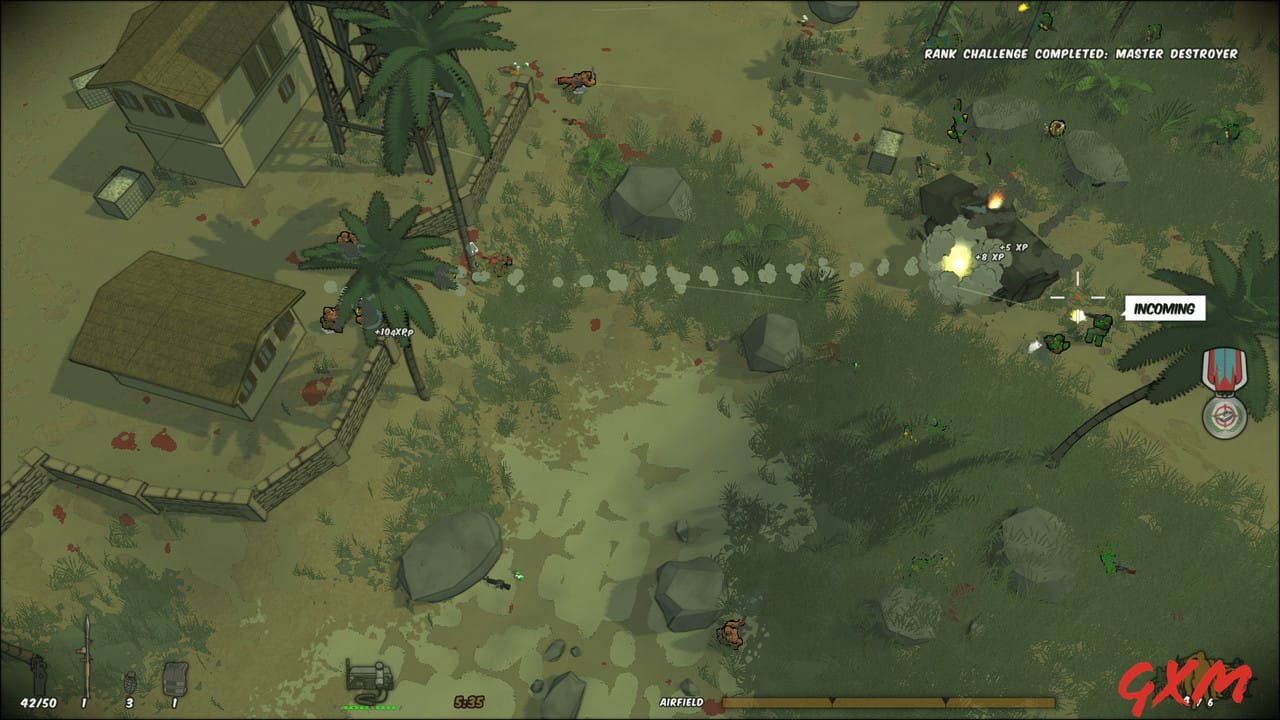The height and width of the screenshot is (720, 1280).
Task: Click the right chevron notch on the capture bar
Action: coord(945,700)
